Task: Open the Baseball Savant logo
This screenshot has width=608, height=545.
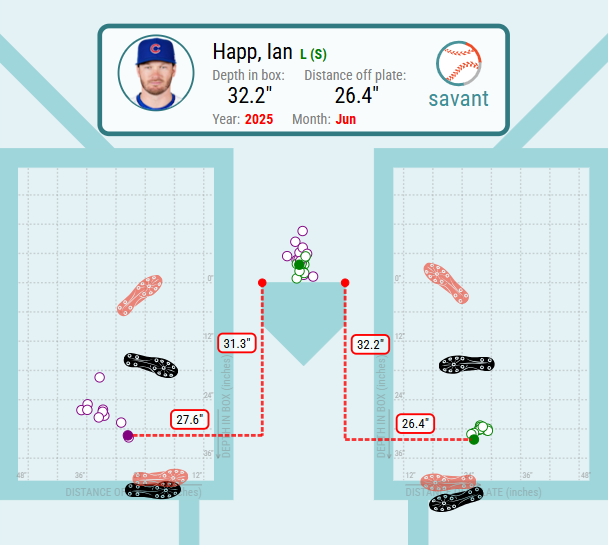Action: (458, 75)
